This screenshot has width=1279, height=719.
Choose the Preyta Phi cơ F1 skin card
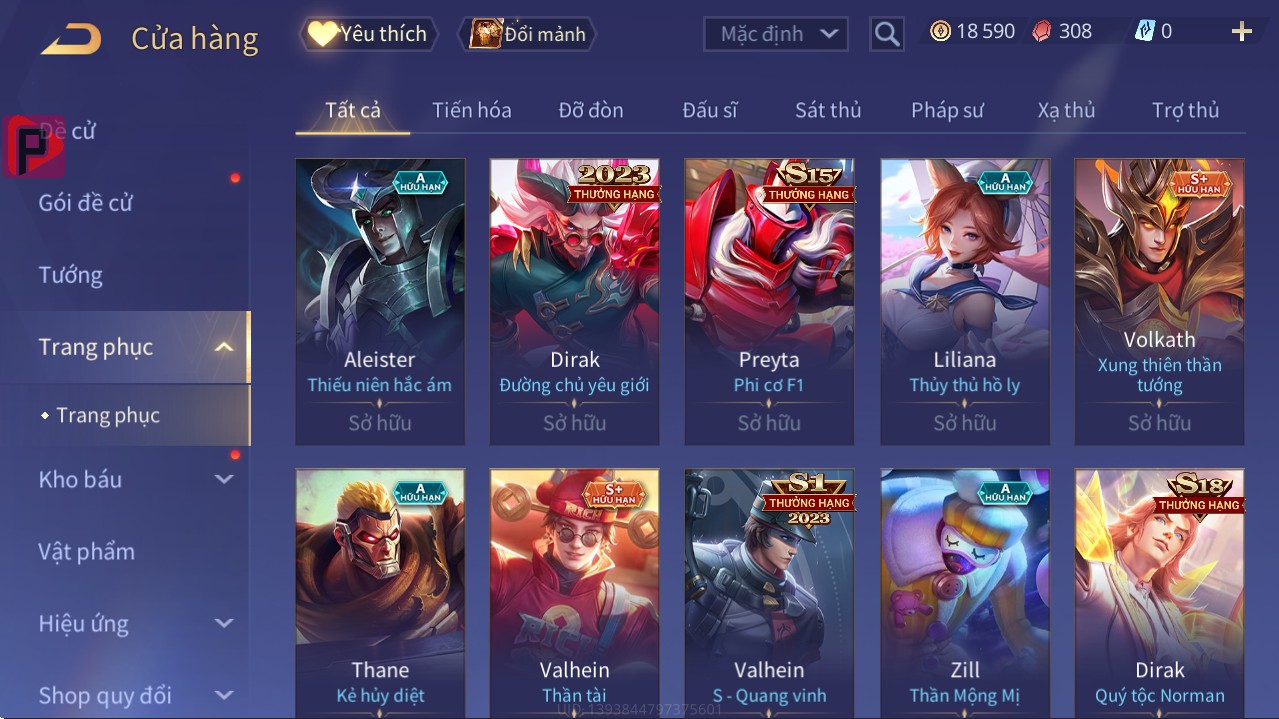[769, 301]
